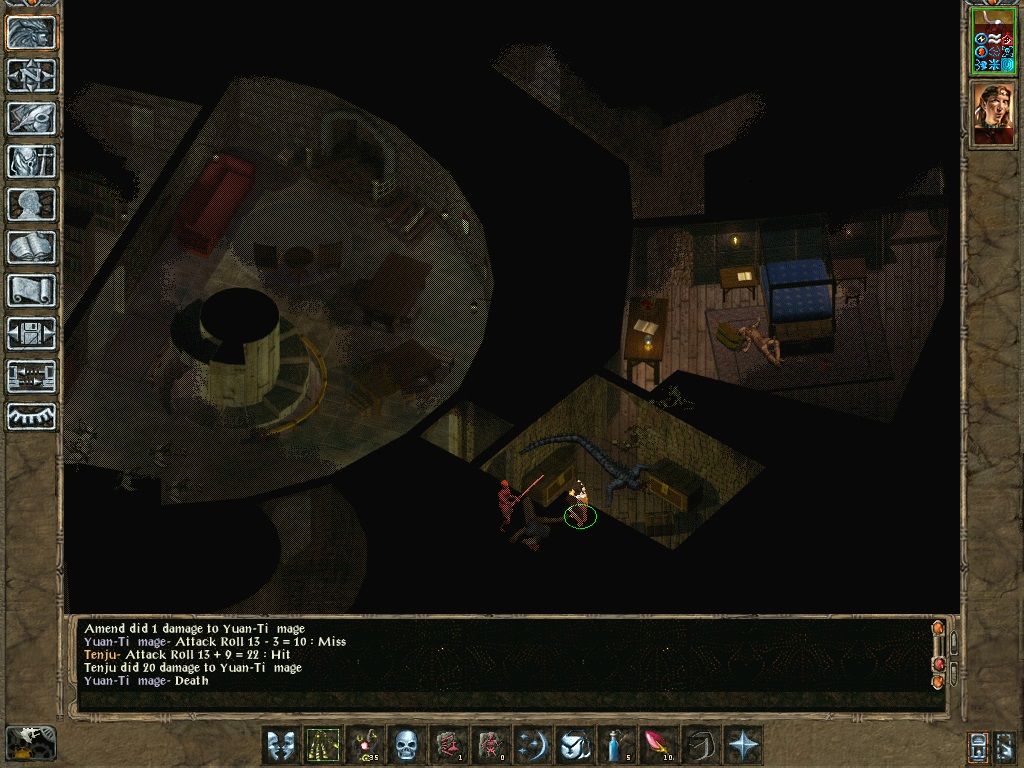Select the skull action icon
This screenshot has height=768, width=1024.
(x=405, y=746)
